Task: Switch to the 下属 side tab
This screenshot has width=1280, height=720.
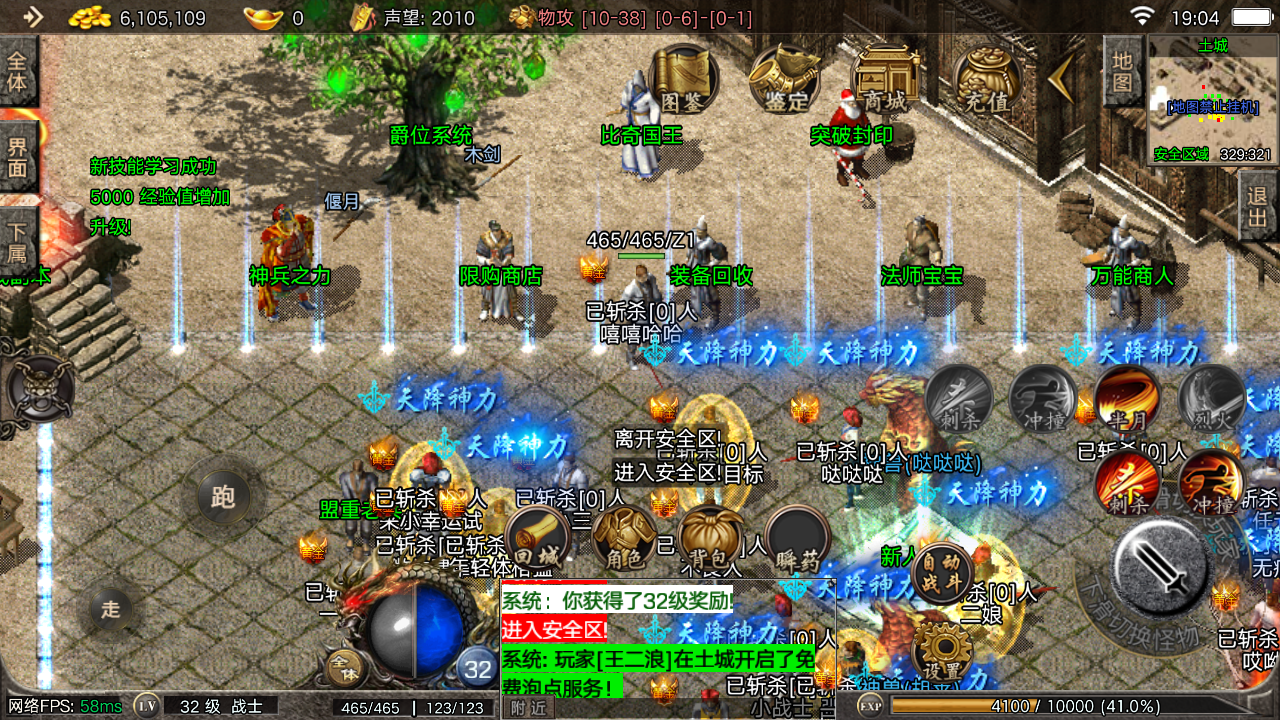Action: 18,240
